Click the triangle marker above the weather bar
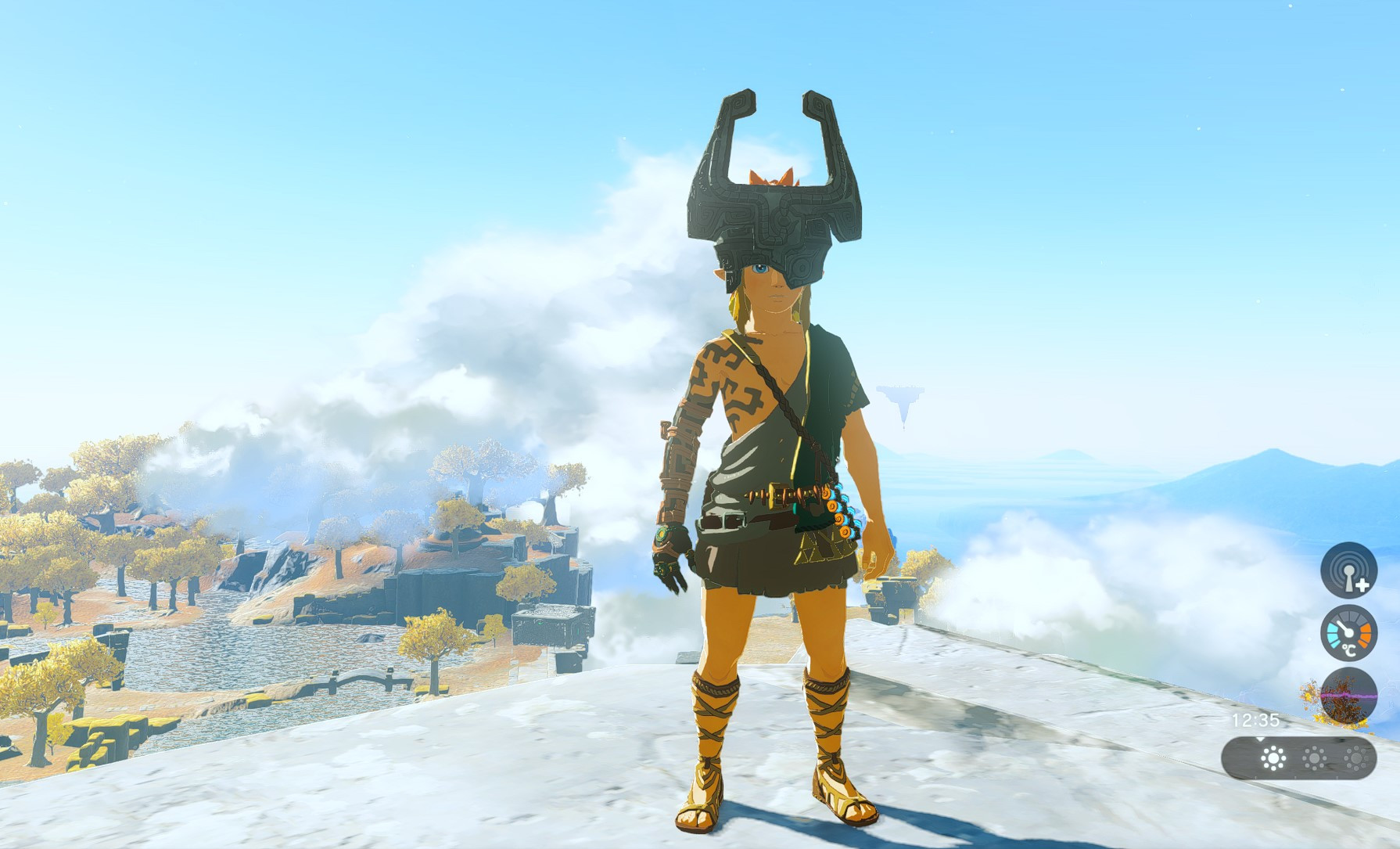 1260,739
